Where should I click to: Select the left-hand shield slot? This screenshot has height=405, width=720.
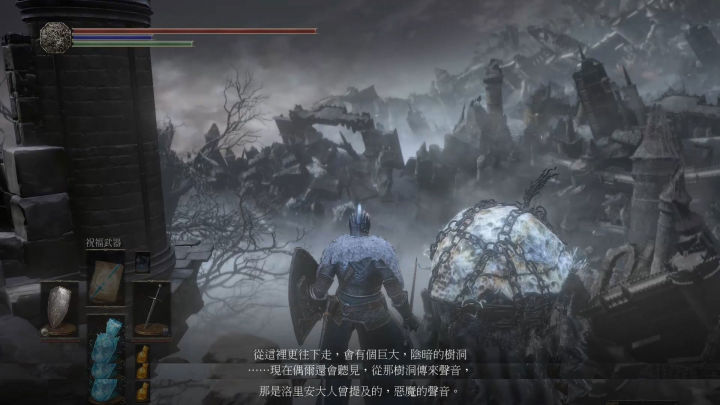coord(61,307)
